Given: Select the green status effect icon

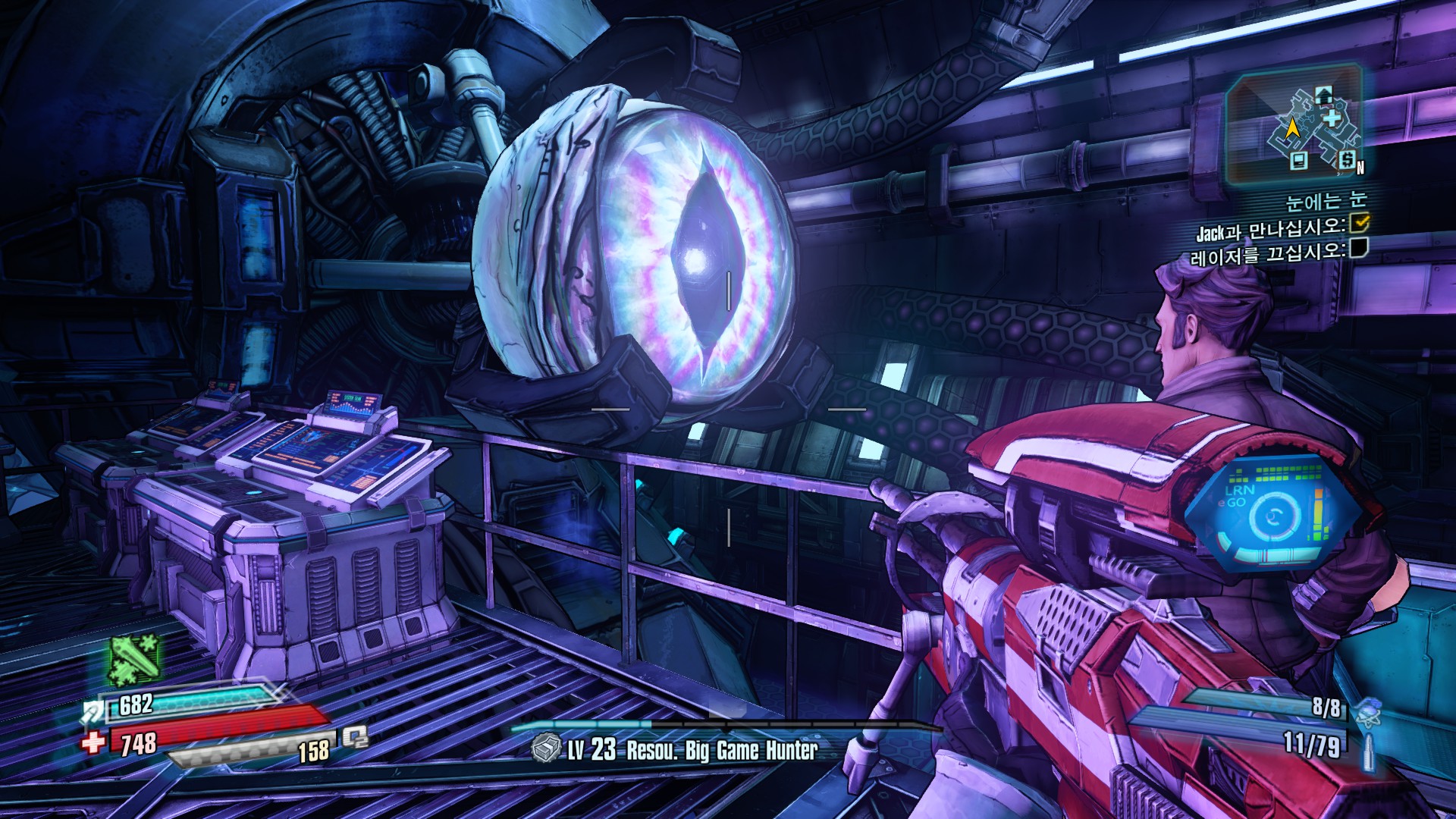Looking at the screenshot, I should (133, 659).
